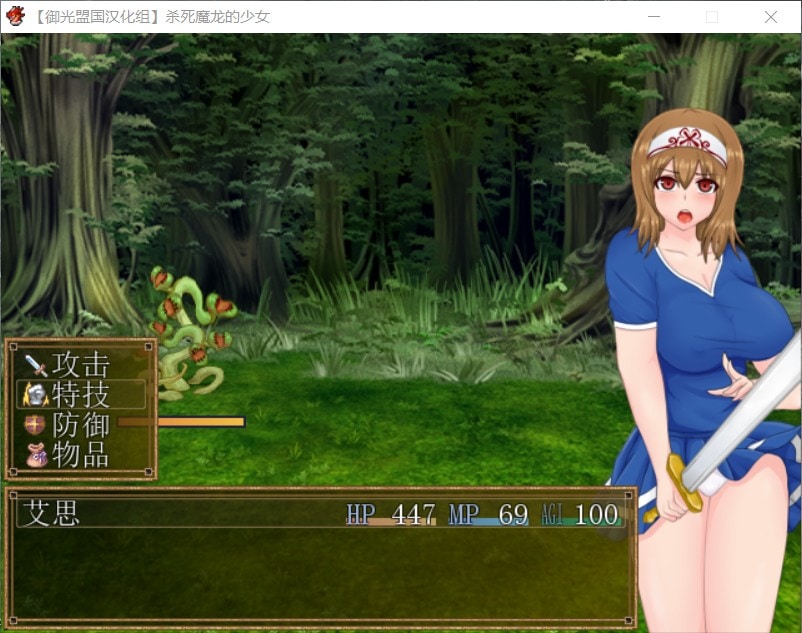Select the 防御 defend command

click(80, 425)
